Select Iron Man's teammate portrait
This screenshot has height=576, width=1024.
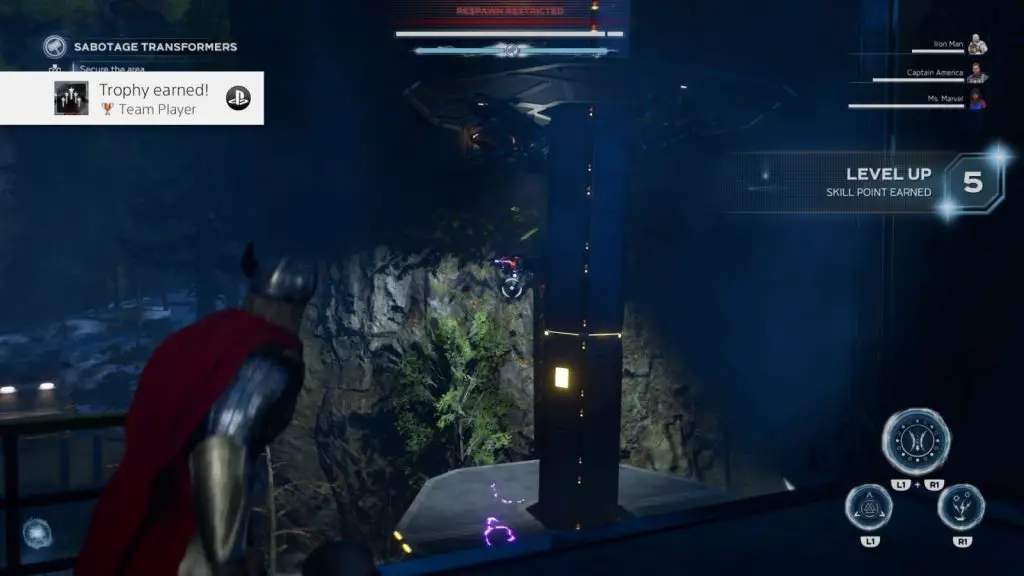click(977, 45)
